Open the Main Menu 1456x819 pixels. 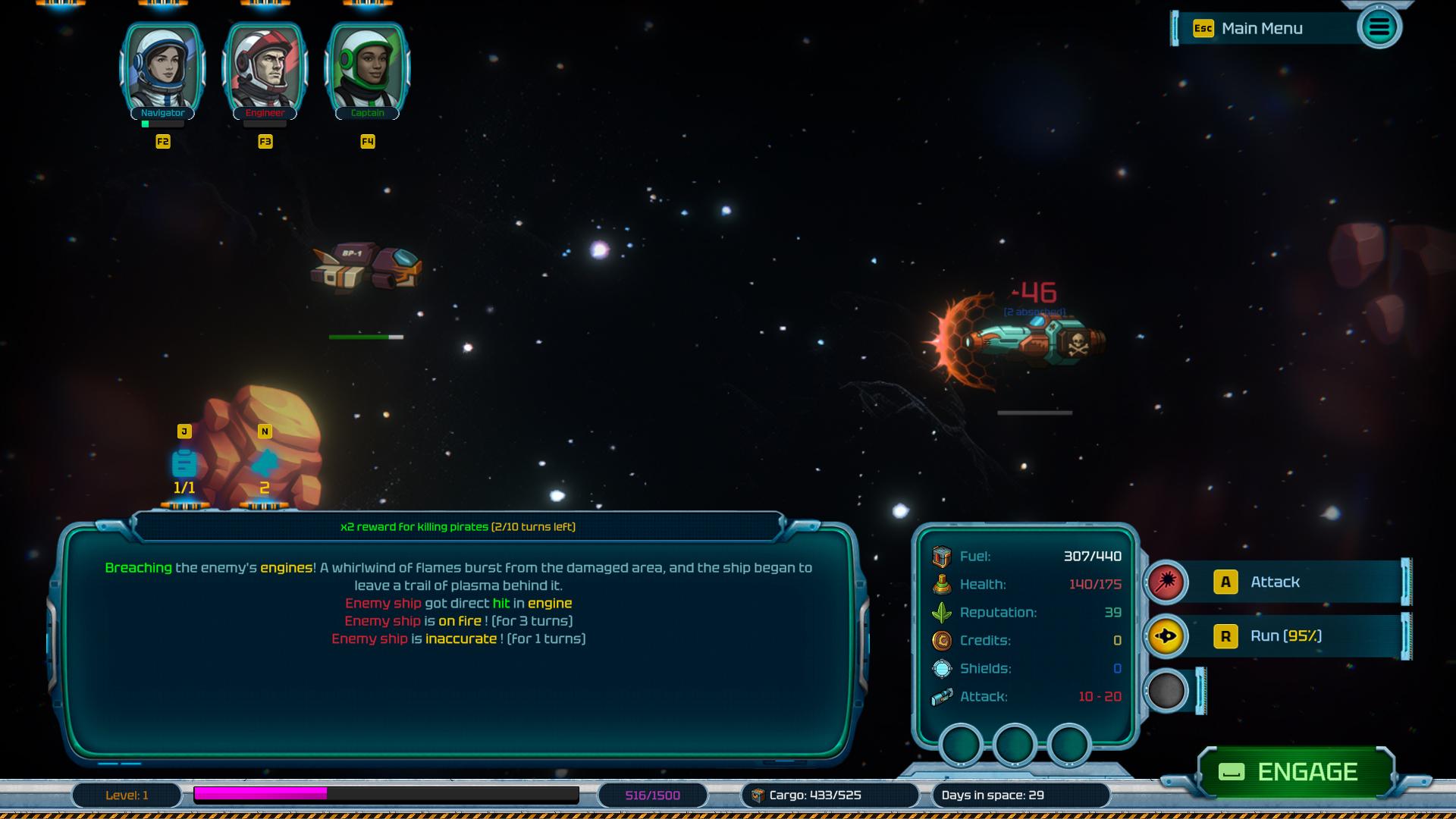tap(1262, 29)
